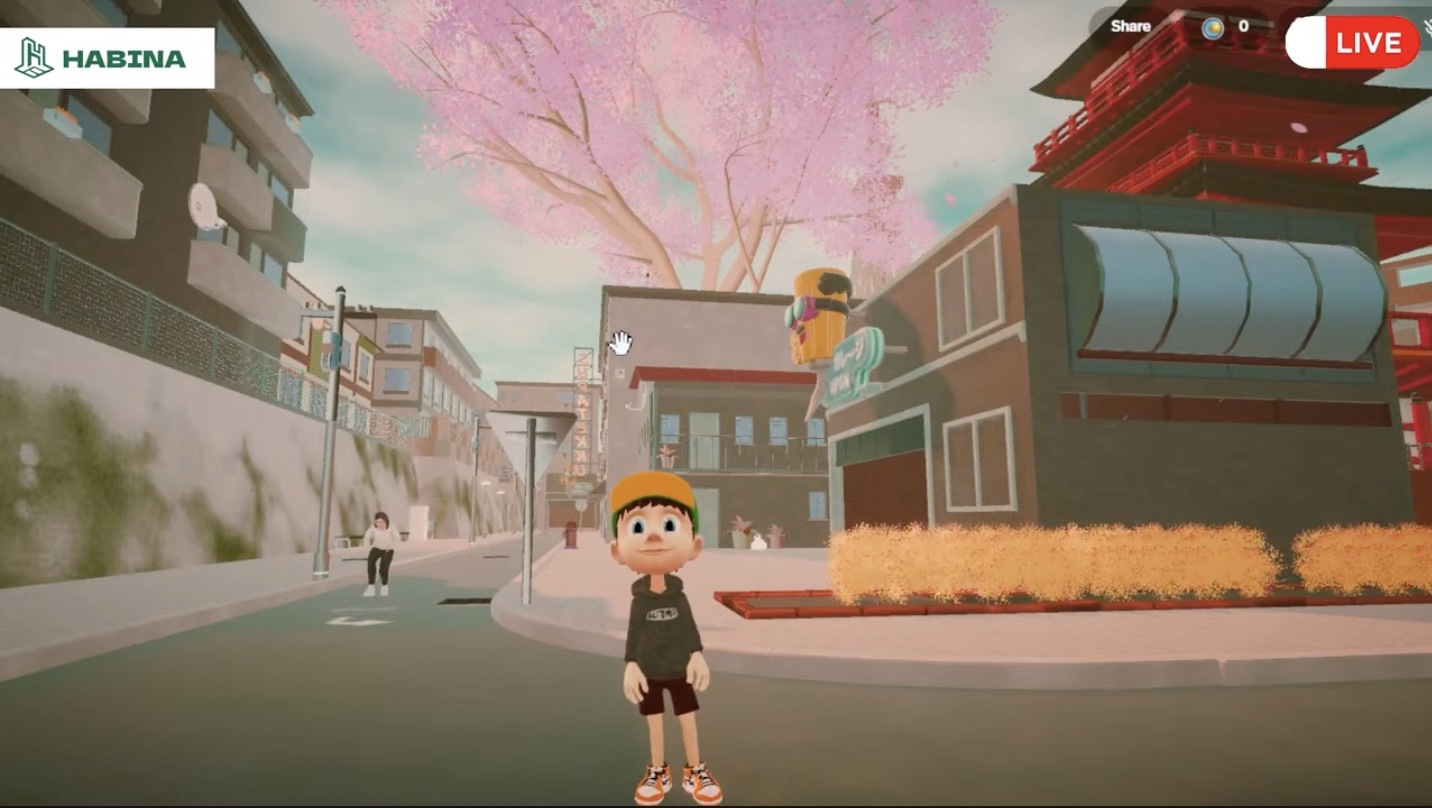Image resolution: width=1432 pixels, height=808 pixels.
Task: Open the Habina logo banner
Action: click(107, 58)
